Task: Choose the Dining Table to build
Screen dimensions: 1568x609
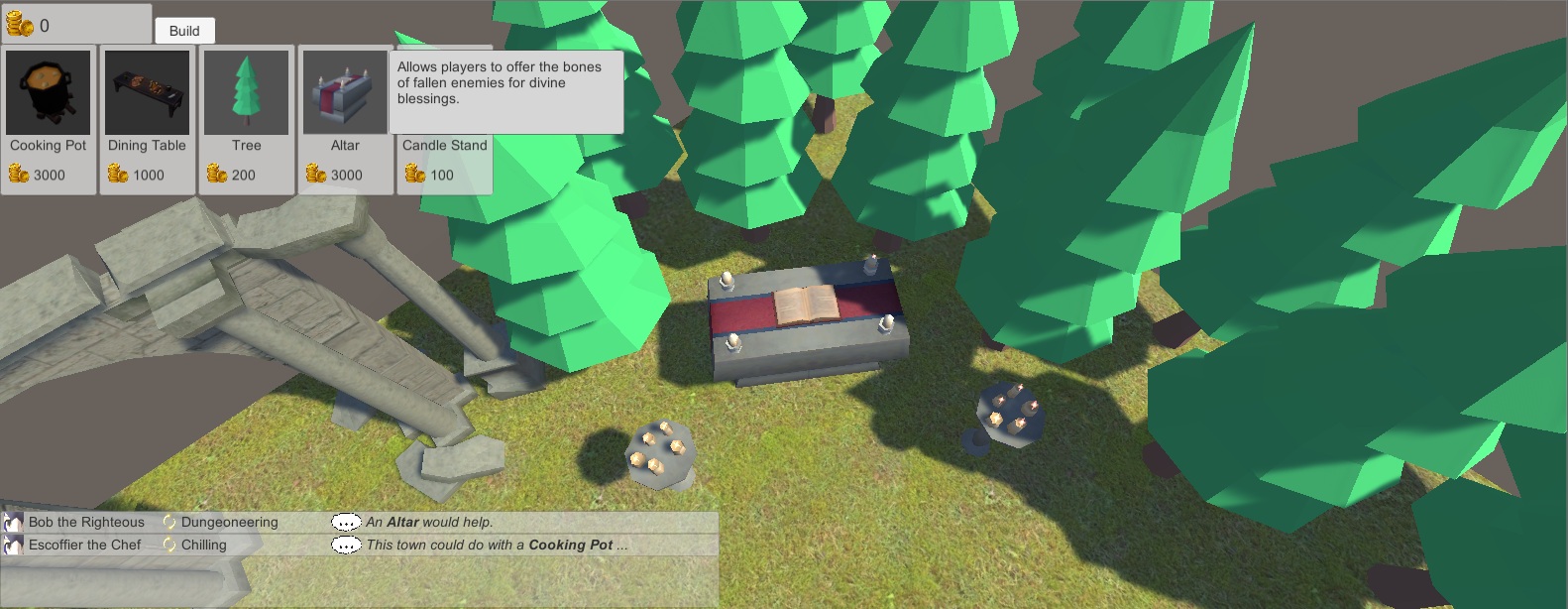Action: coord(148,119)
